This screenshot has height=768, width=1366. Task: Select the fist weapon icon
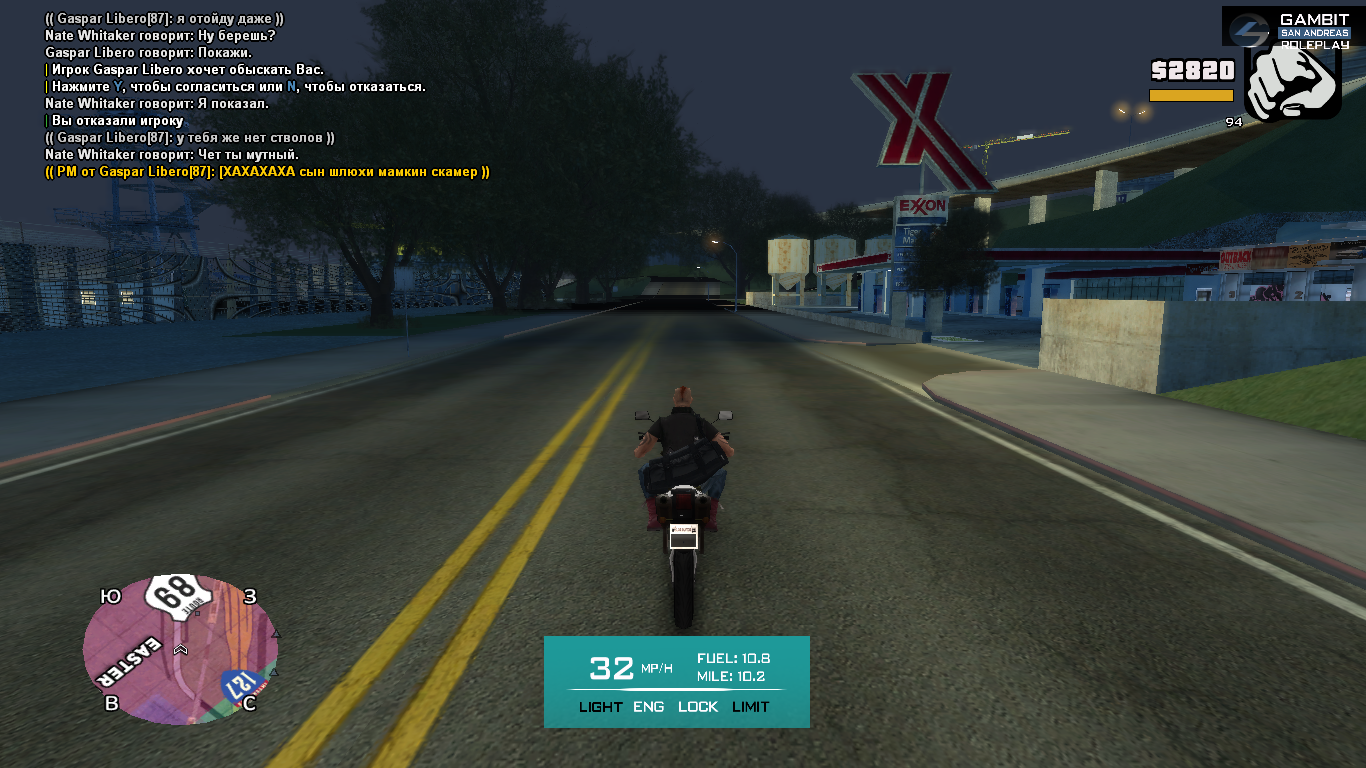(x=1292, y=83)
